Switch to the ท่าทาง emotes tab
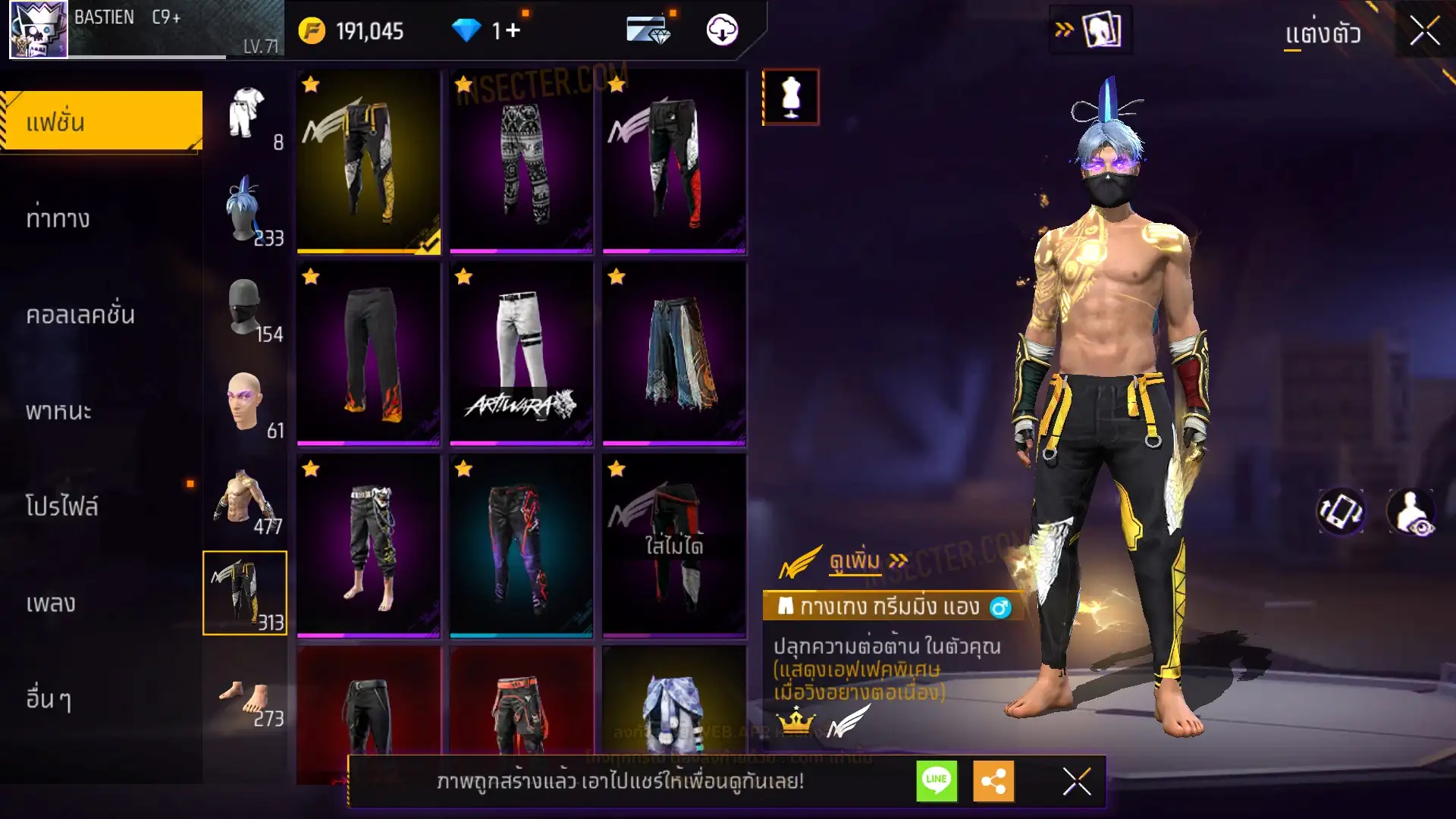Screen dimensions: 1456x819 [x=58, y=218]
